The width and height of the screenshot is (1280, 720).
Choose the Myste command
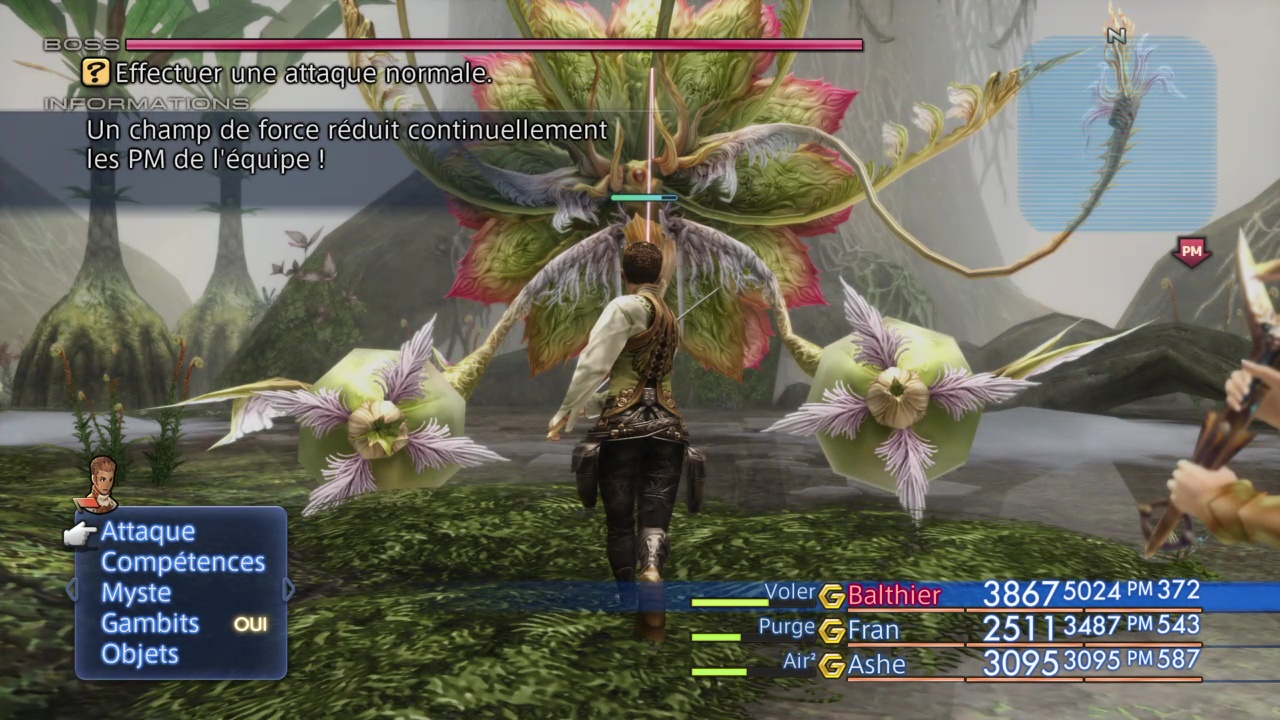(136, 593)
